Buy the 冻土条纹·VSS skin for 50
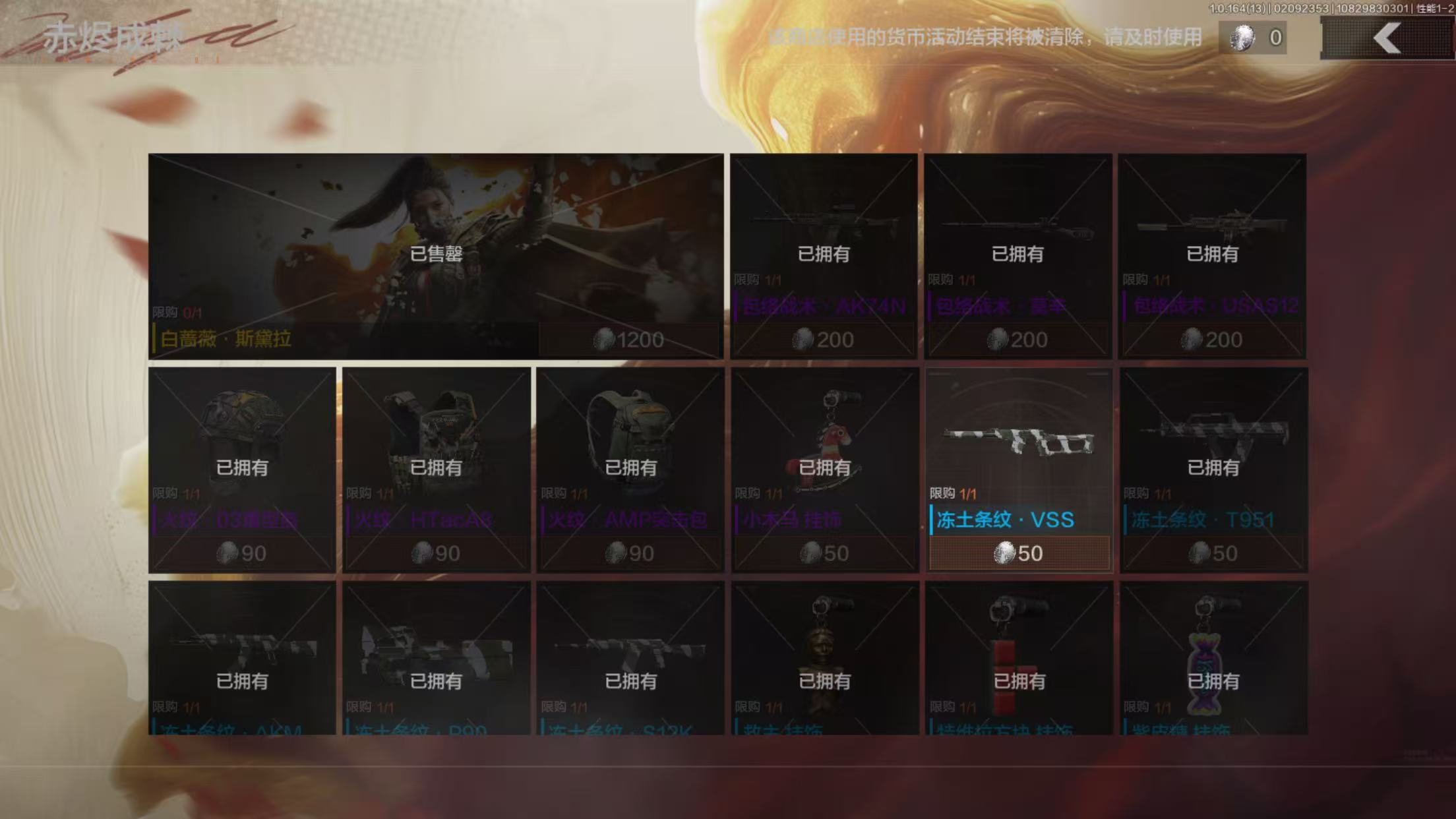This screenshot has width=1456, height=819. click(1019, 553)
